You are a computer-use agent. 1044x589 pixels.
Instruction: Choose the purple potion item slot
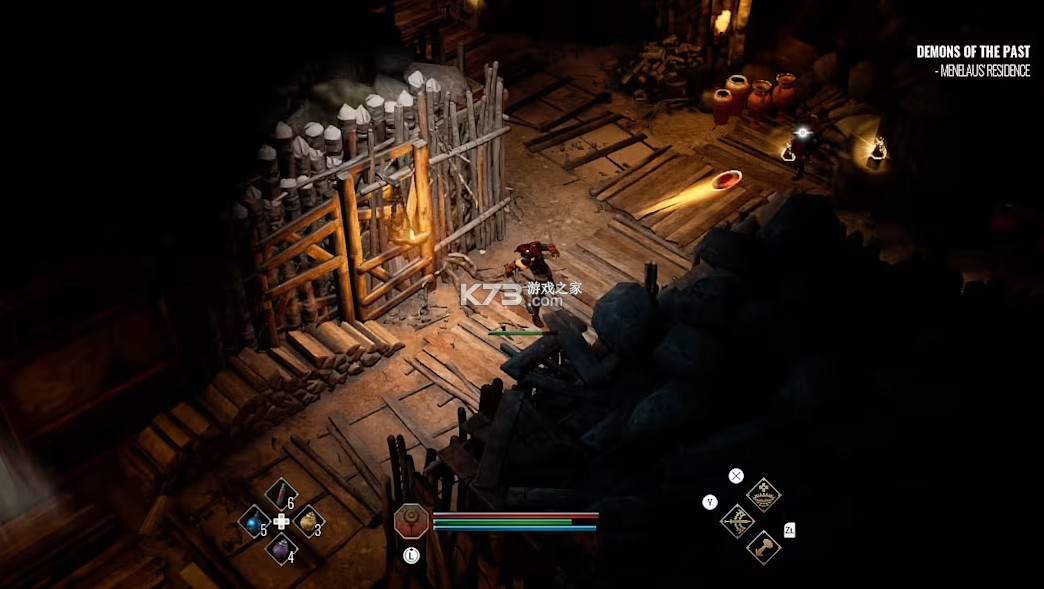click(x=281, y=548)
